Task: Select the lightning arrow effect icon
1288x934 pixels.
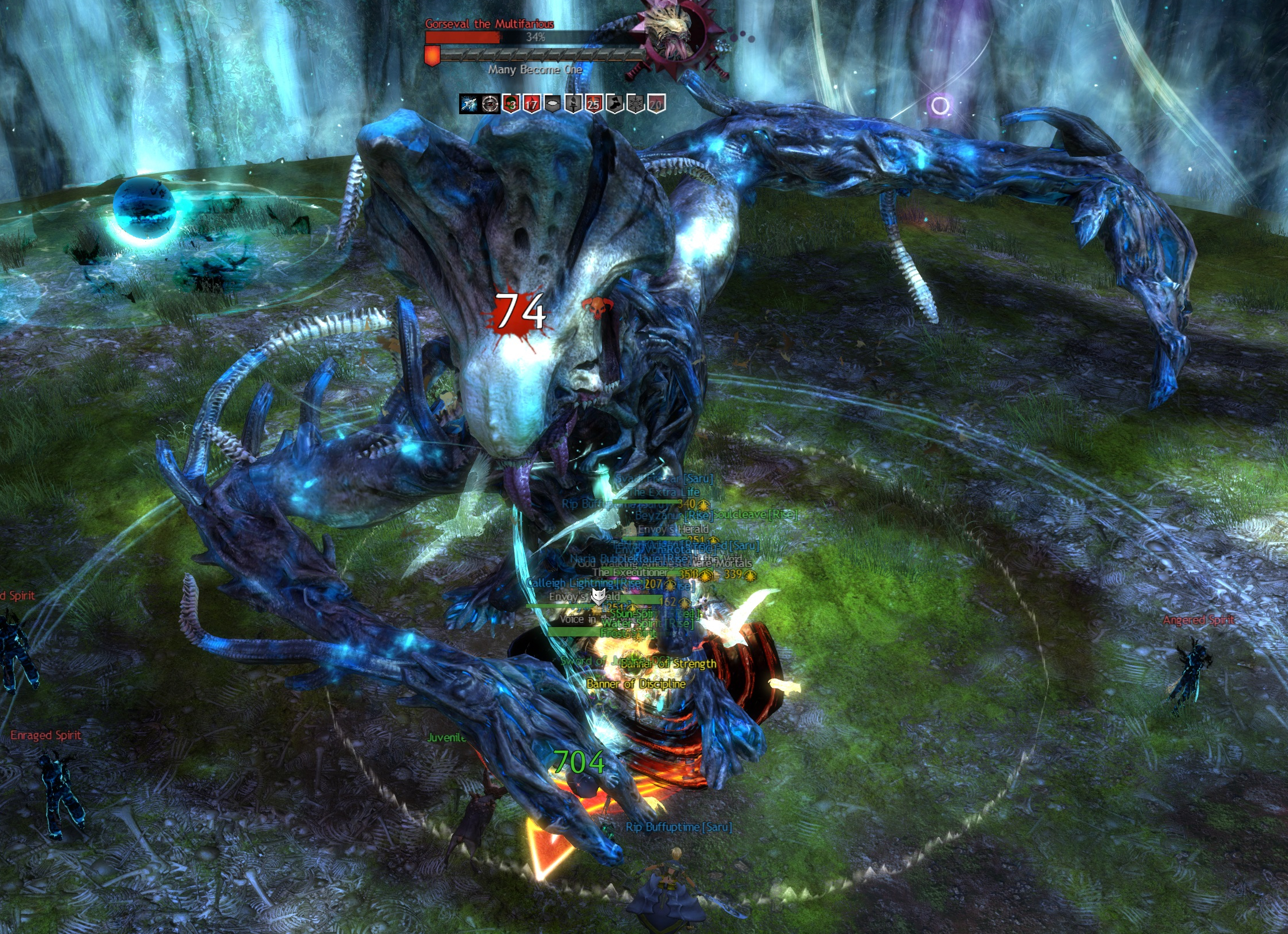Action: tap(468, 104)
